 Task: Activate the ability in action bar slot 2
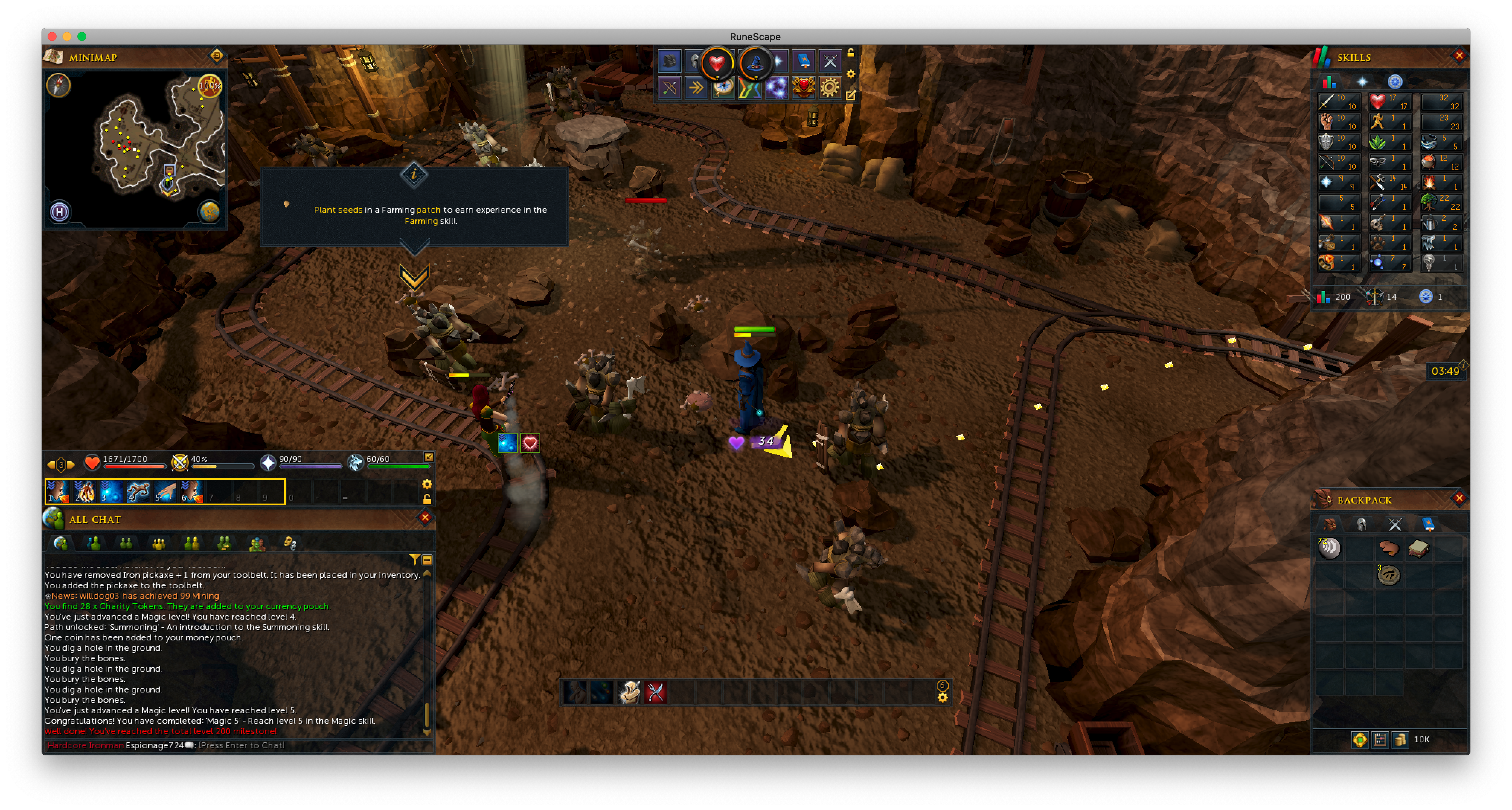point(84,492)
